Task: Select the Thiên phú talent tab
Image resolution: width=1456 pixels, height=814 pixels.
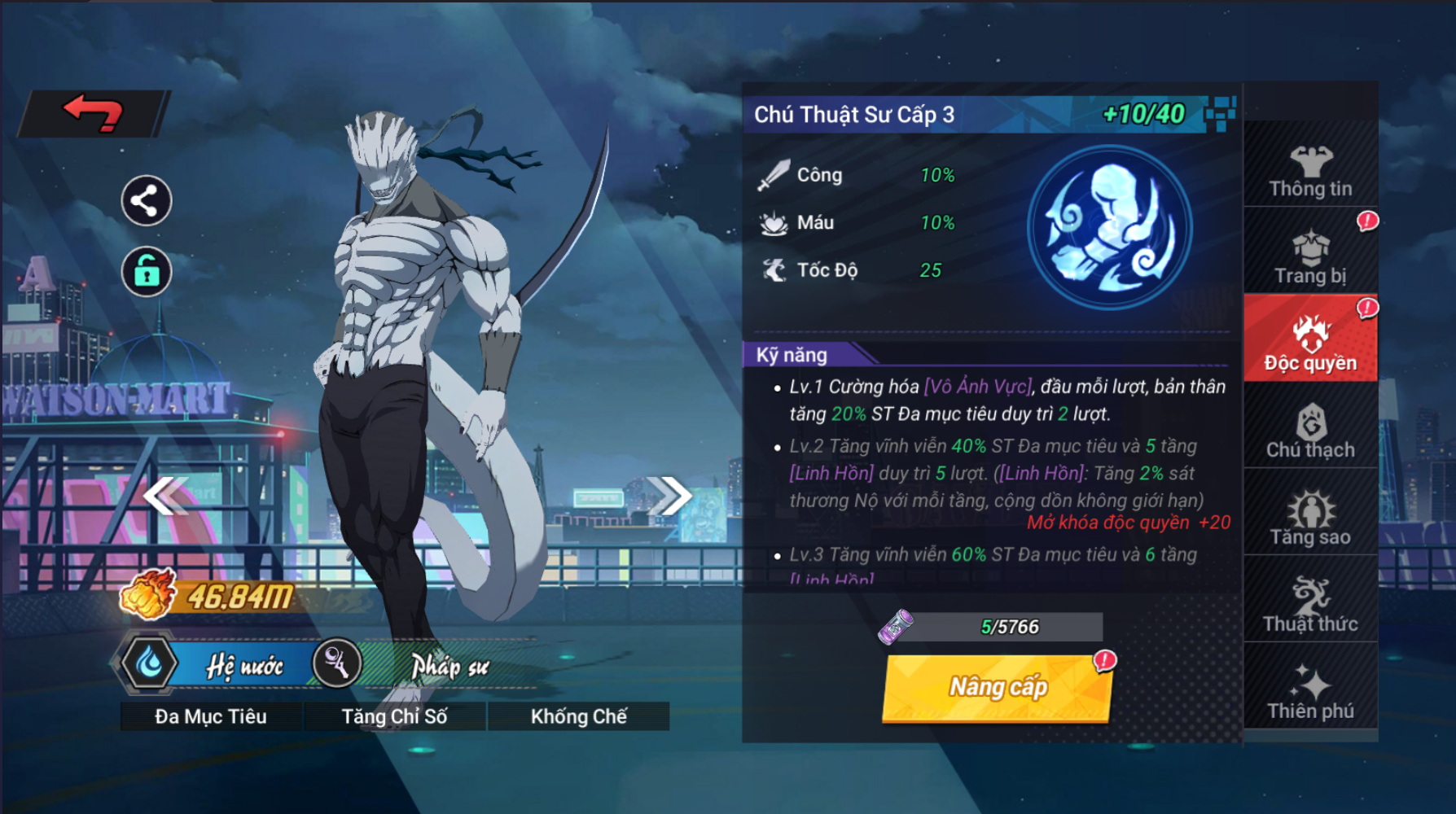Action: [x=1310, y=692]
